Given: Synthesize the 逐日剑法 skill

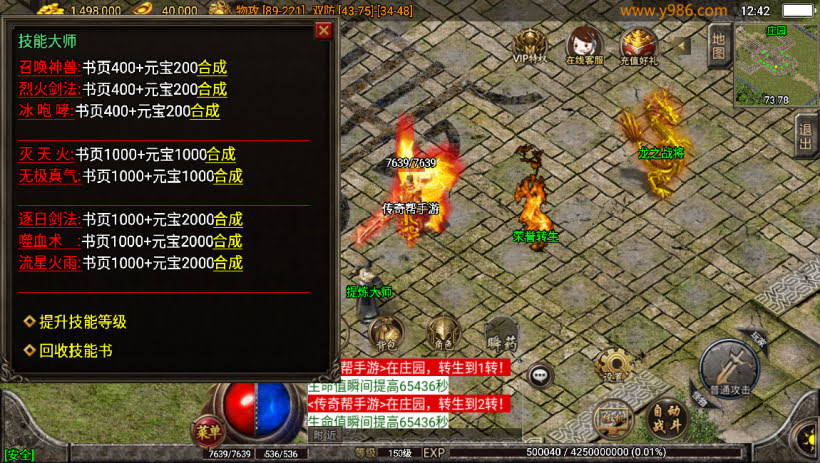Looking at the screenshot, I should (228, 219).
